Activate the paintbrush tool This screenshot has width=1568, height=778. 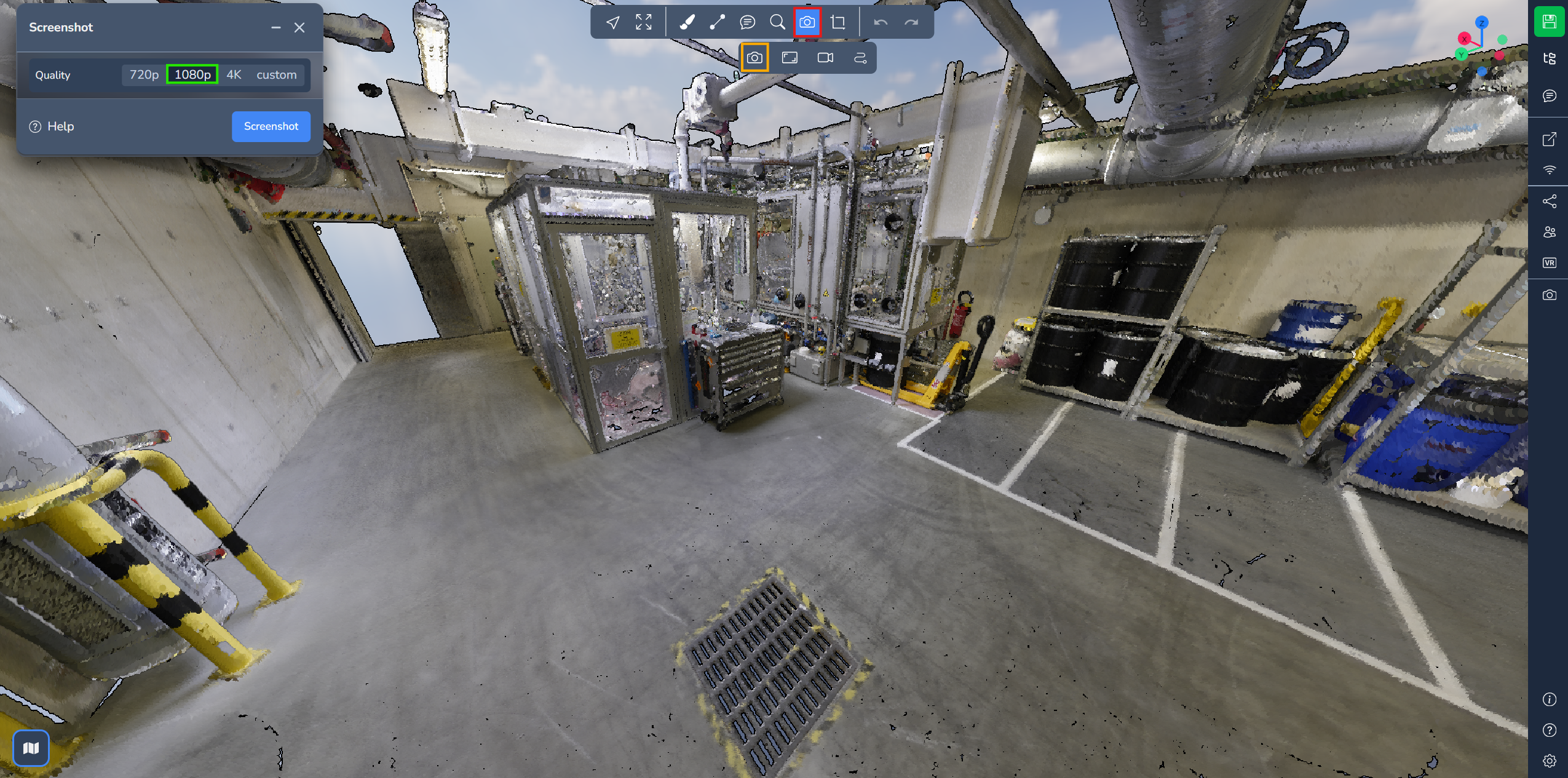pyautogui.click(x=687, y=23)
